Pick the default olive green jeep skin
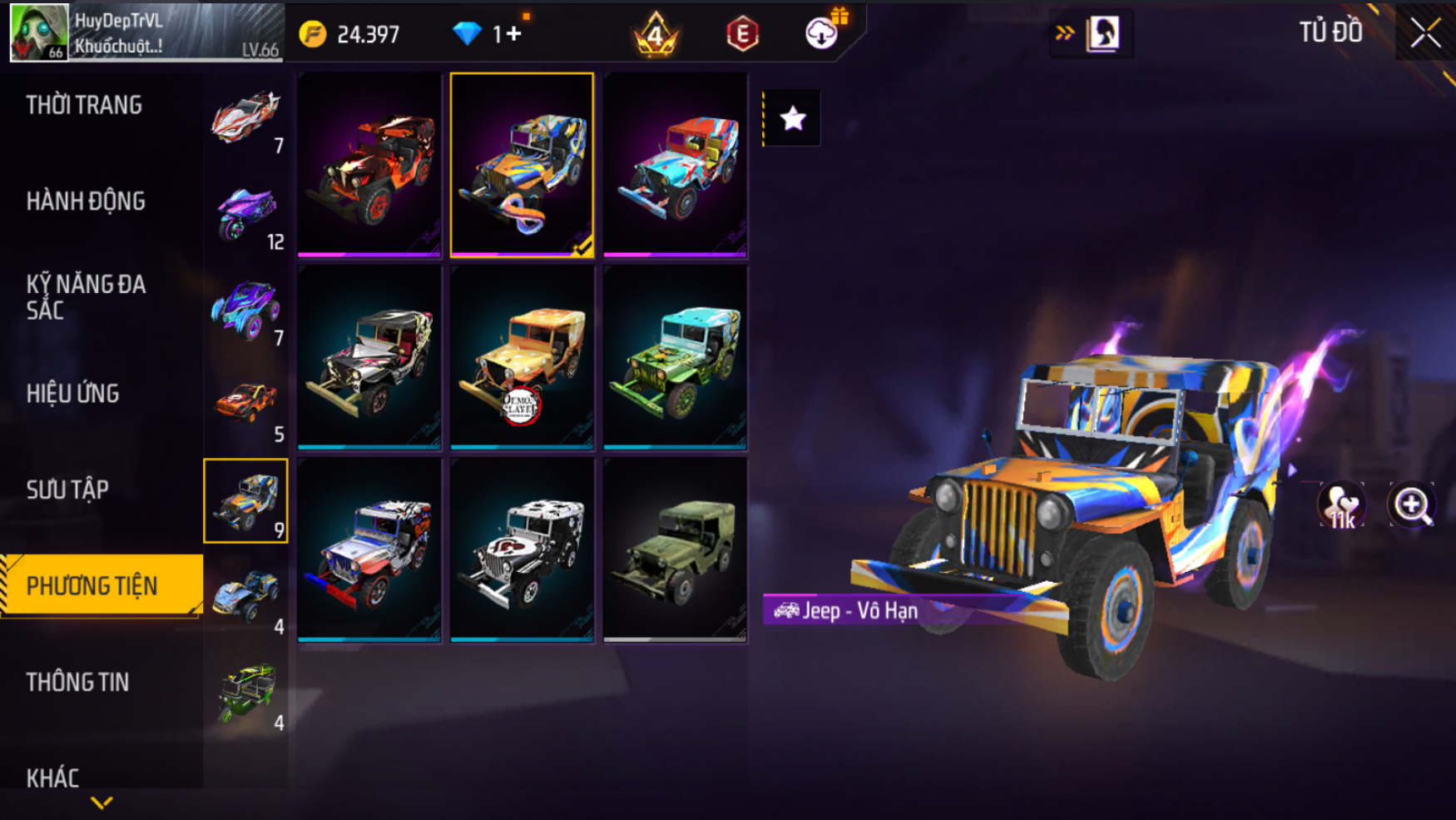Viewport: 1456px width, 820px height. coord(675,550)
